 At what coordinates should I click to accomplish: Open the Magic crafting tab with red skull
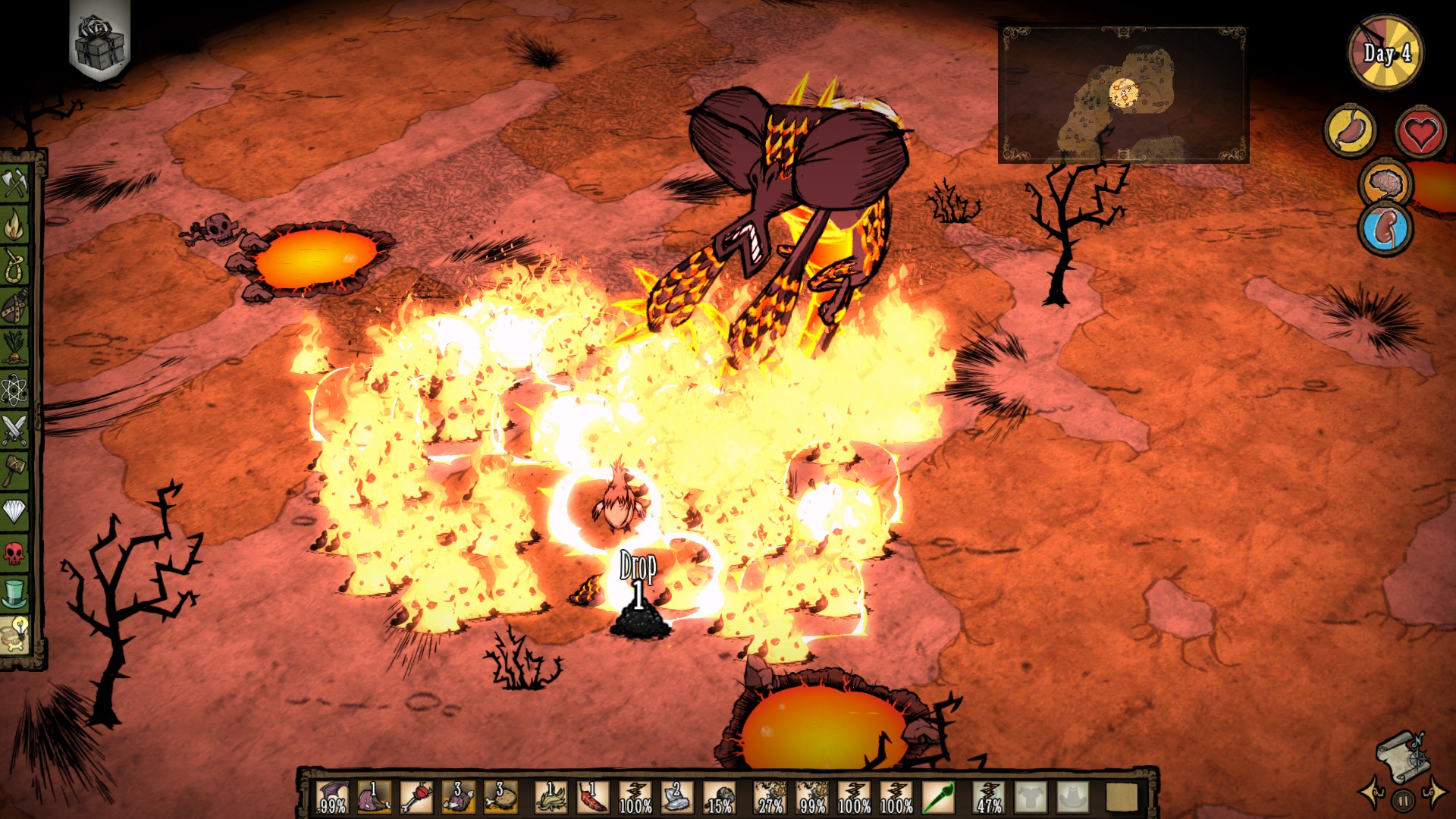pyautogui.click(x=15, y=553)
